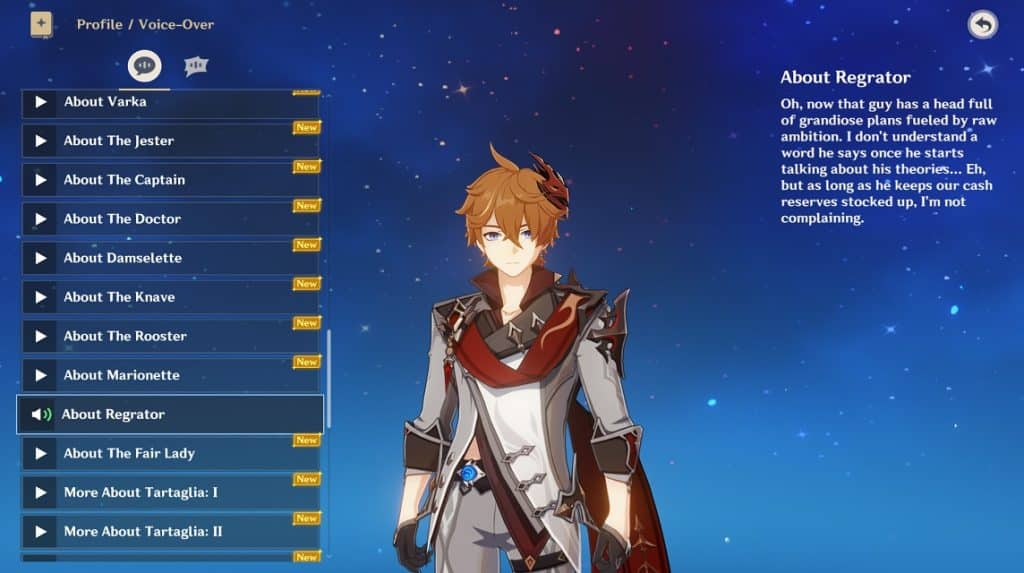Open the profile book icon
The height and width of the screenshot is (573, 1024).
click(x=41, y=24)
